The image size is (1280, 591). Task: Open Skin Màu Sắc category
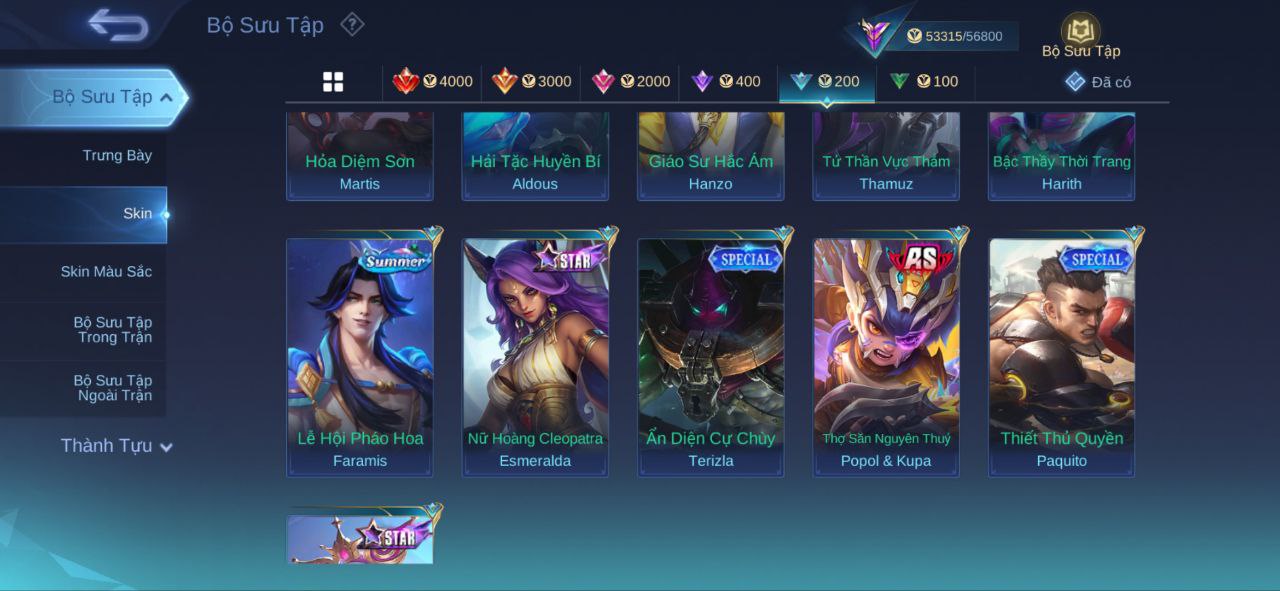106,271
